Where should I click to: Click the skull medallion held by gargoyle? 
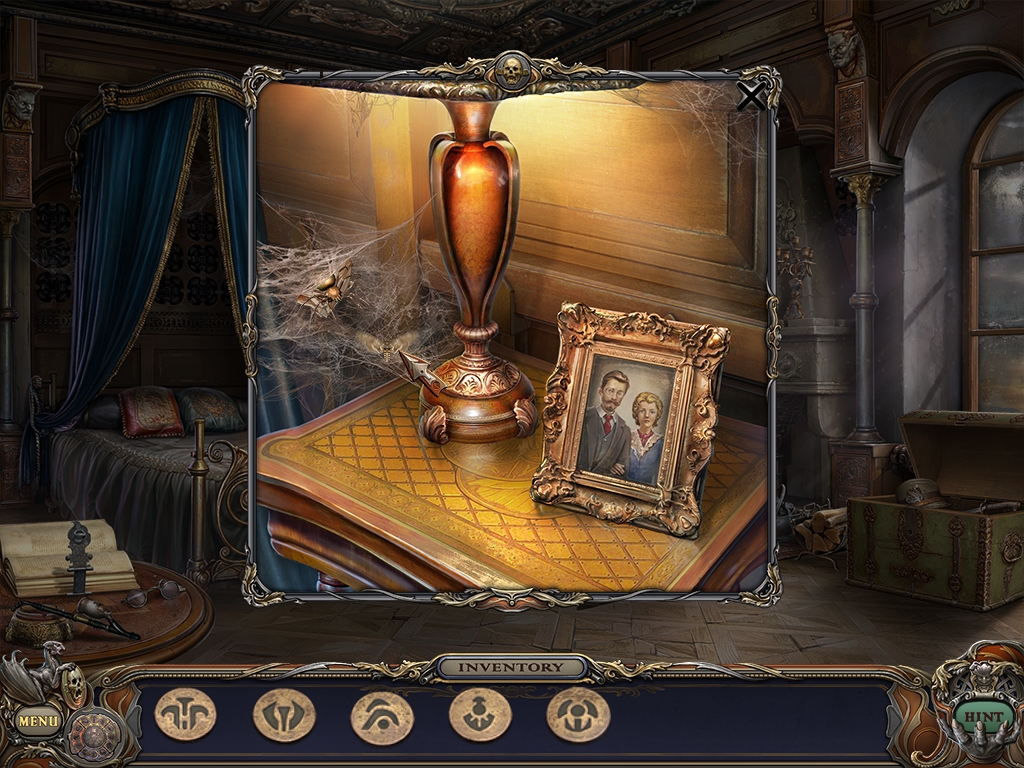click(73, 684)
